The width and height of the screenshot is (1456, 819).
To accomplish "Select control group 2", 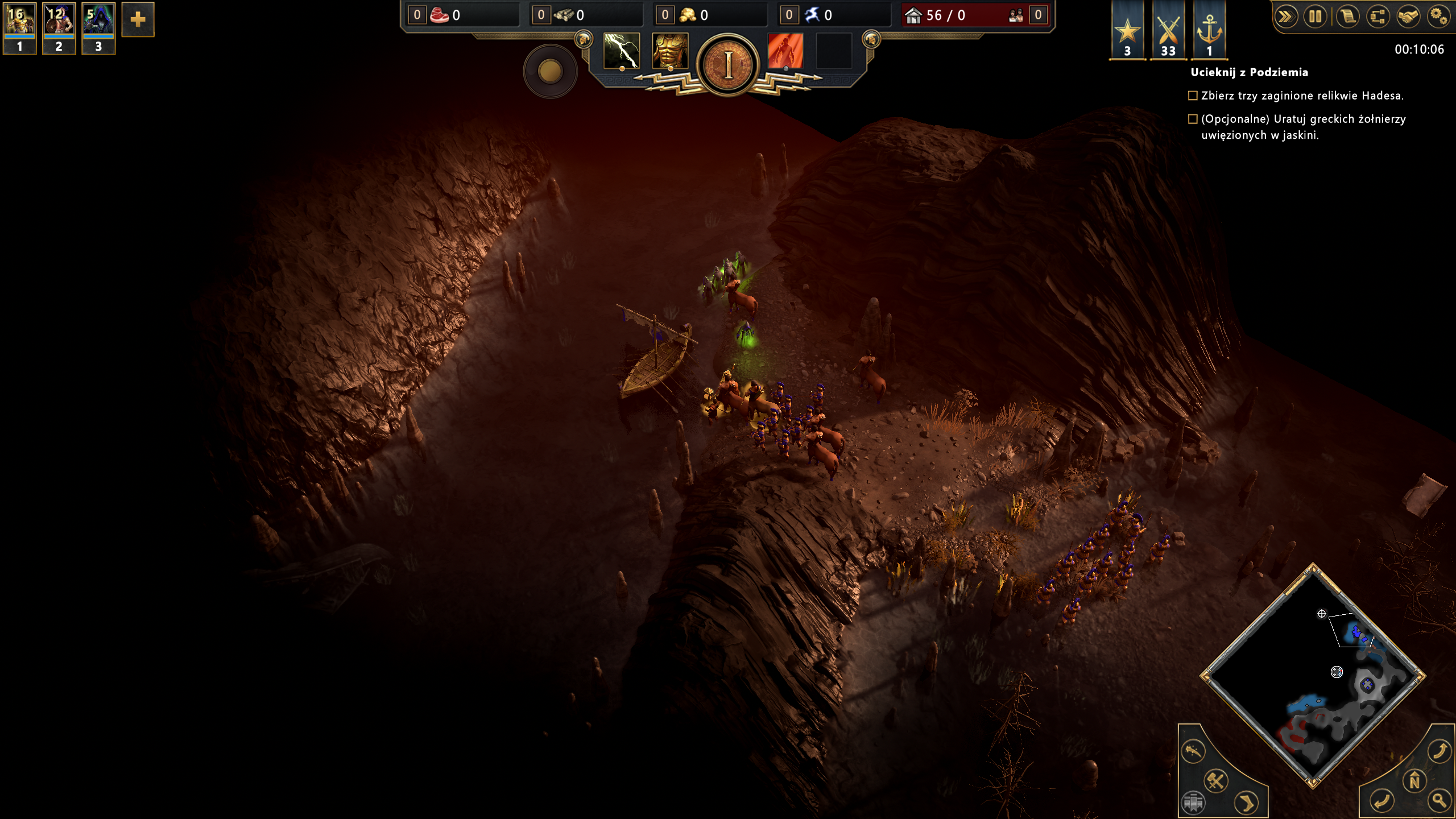I will 59,28.
